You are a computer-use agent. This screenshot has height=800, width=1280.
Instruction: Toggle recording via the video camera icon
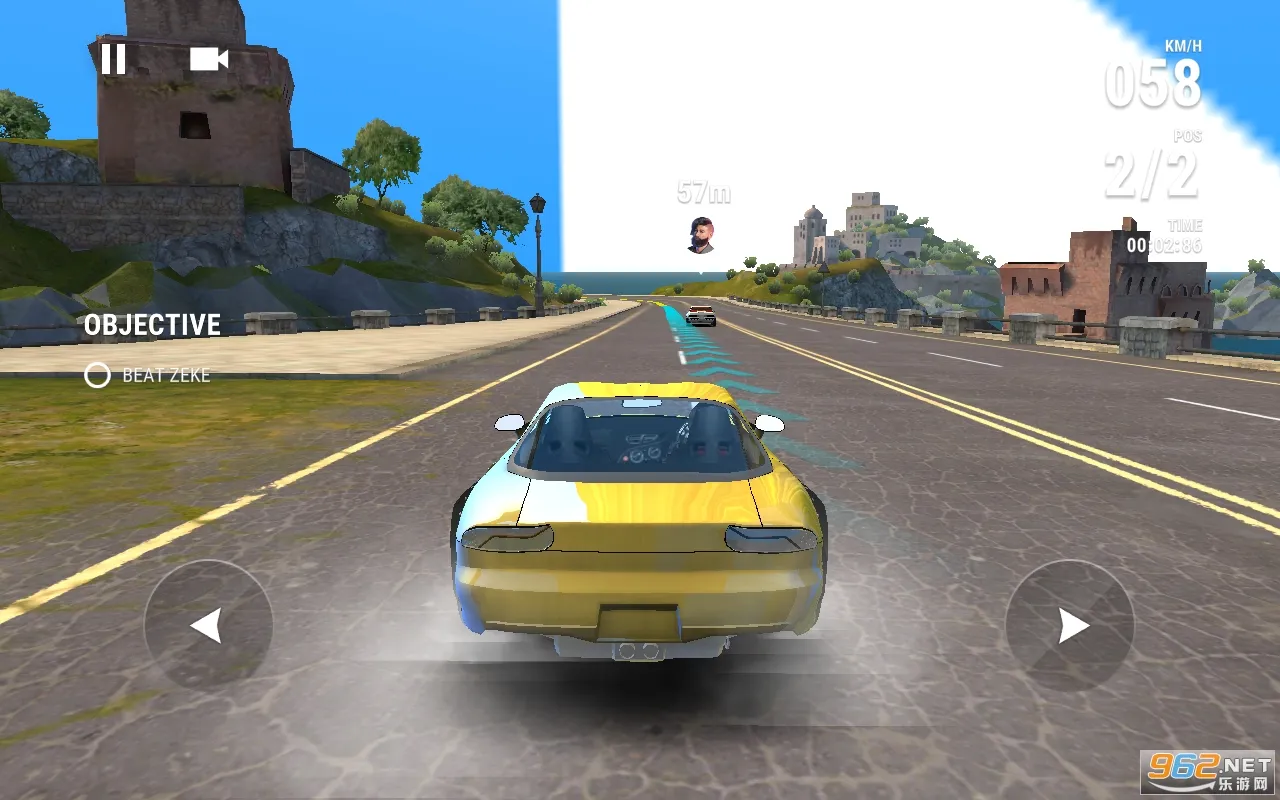click(207, 60)
